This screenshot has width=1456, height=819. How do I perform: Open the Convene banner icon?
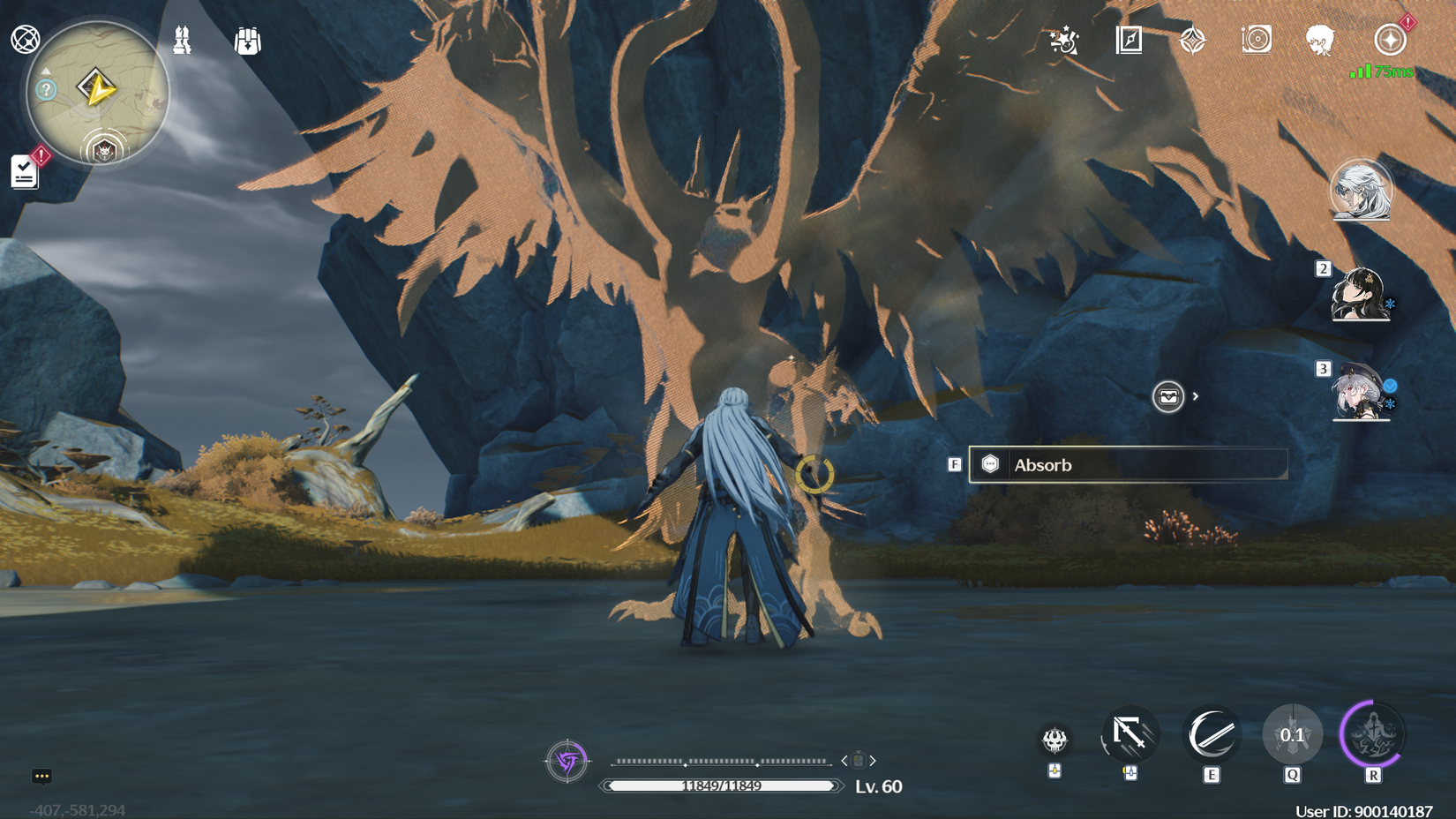click(1191, 39)
